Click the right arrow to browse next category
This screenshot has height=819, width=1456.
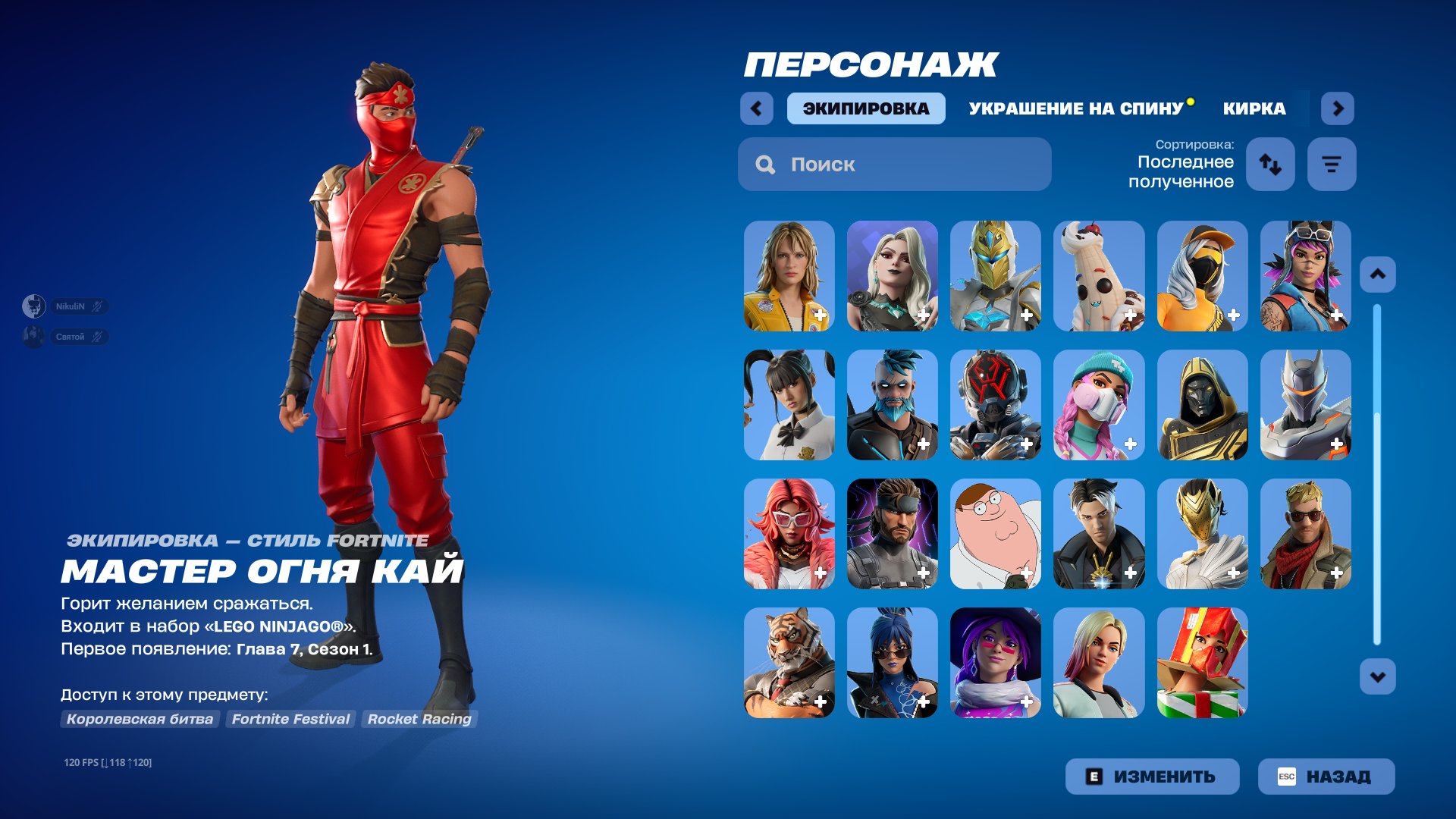[1338, 108]
